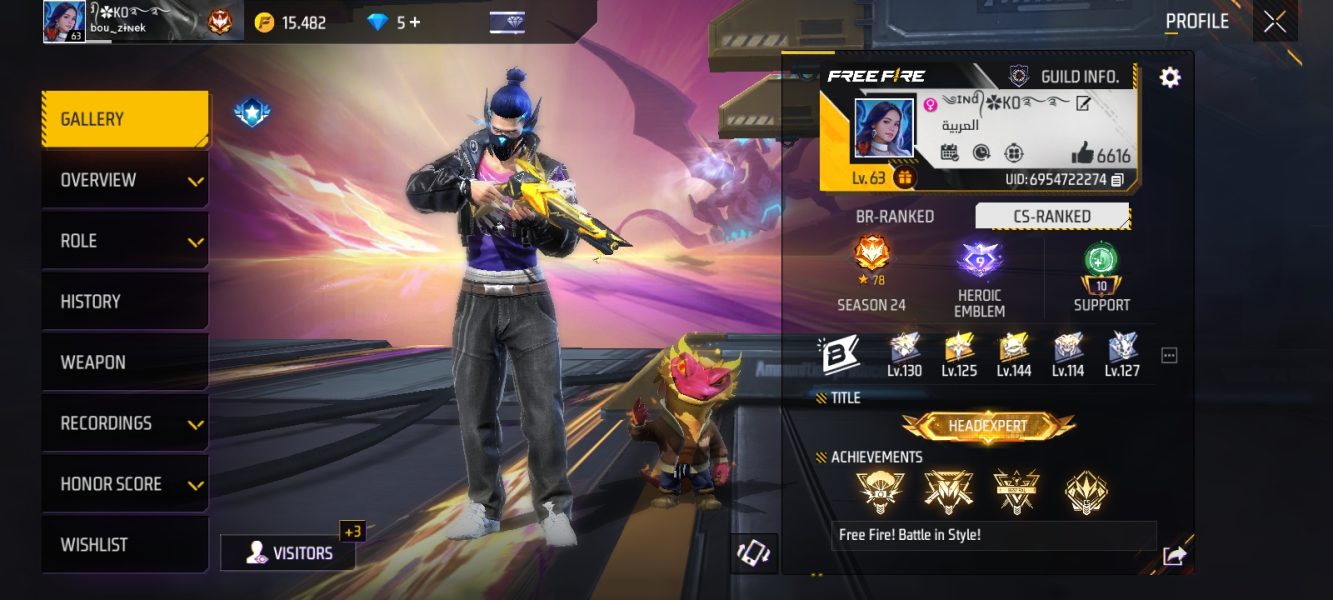
Task: Show the match History section
Action: pyautogui.click(x=124, y=302)
